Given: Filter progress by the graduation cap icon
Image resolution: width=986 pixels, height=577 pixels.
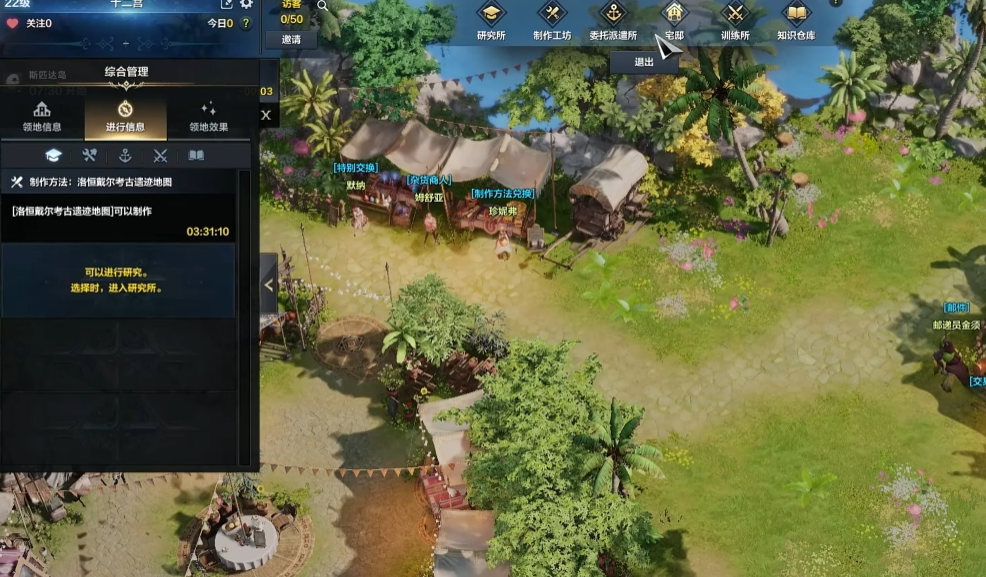Looking at the screenshot, I should [x=54, y=155].
